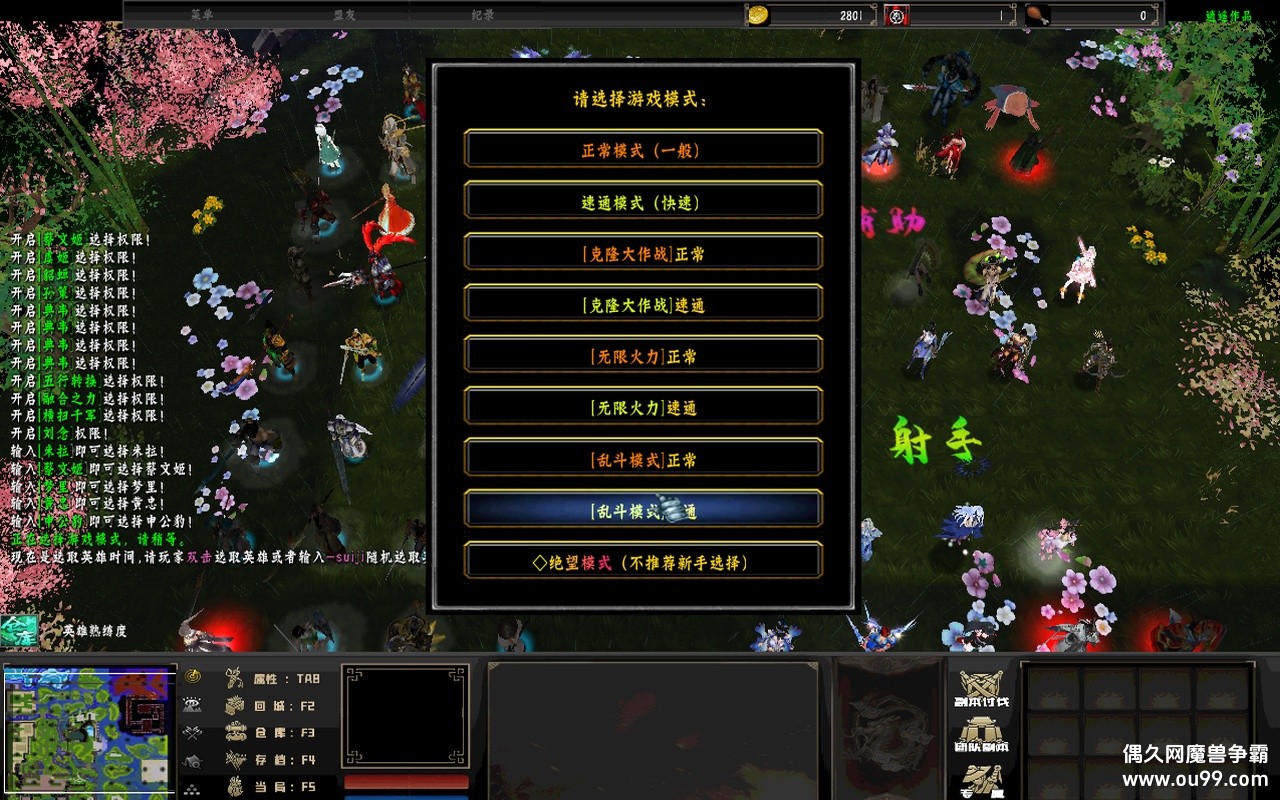1280x800 pixels.
Task: Open the 纪录 log menu
Action: [483, 15]
